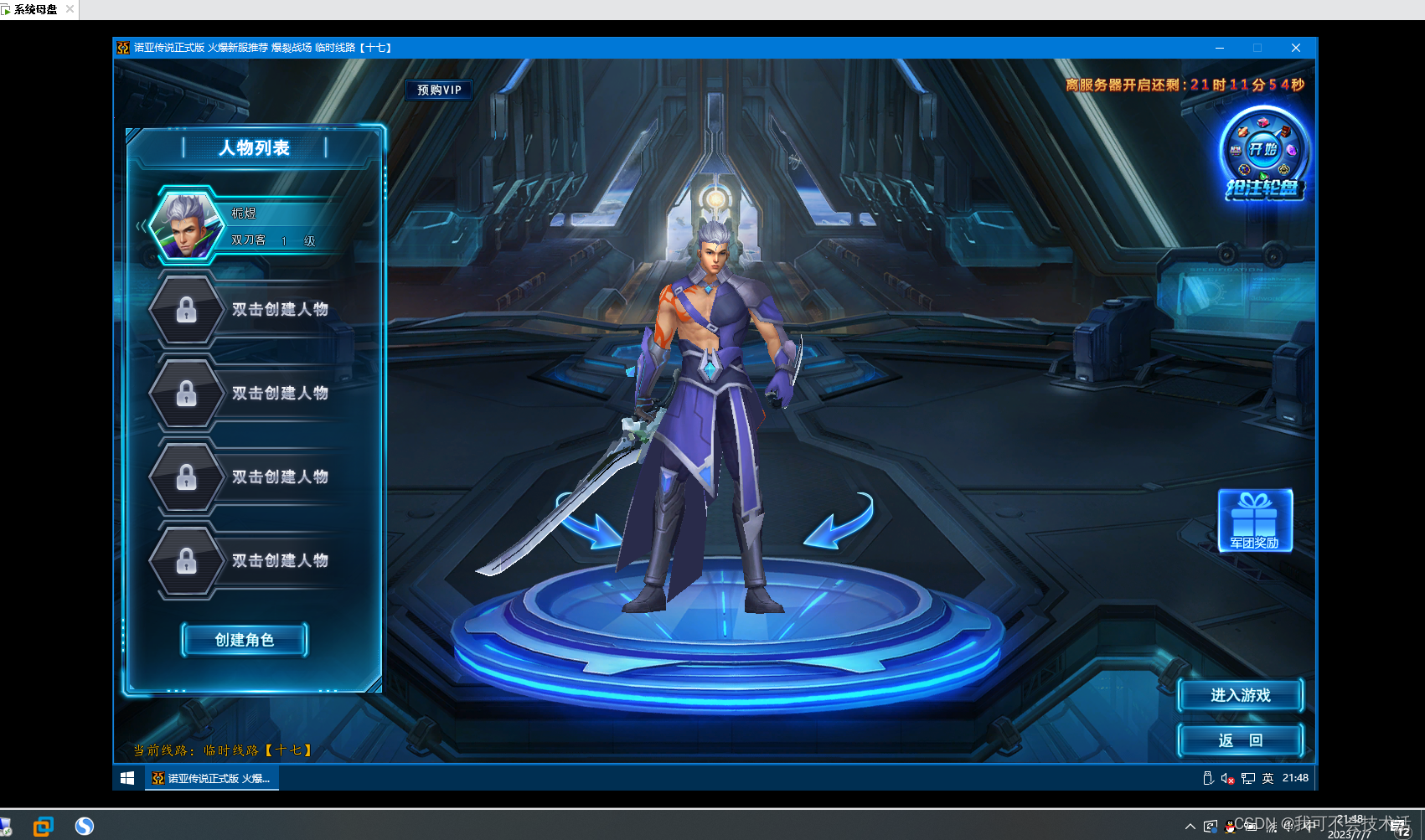Close the 诺亚传说 game window
Screen dimensions: 1425x840
pos(1295,48)
